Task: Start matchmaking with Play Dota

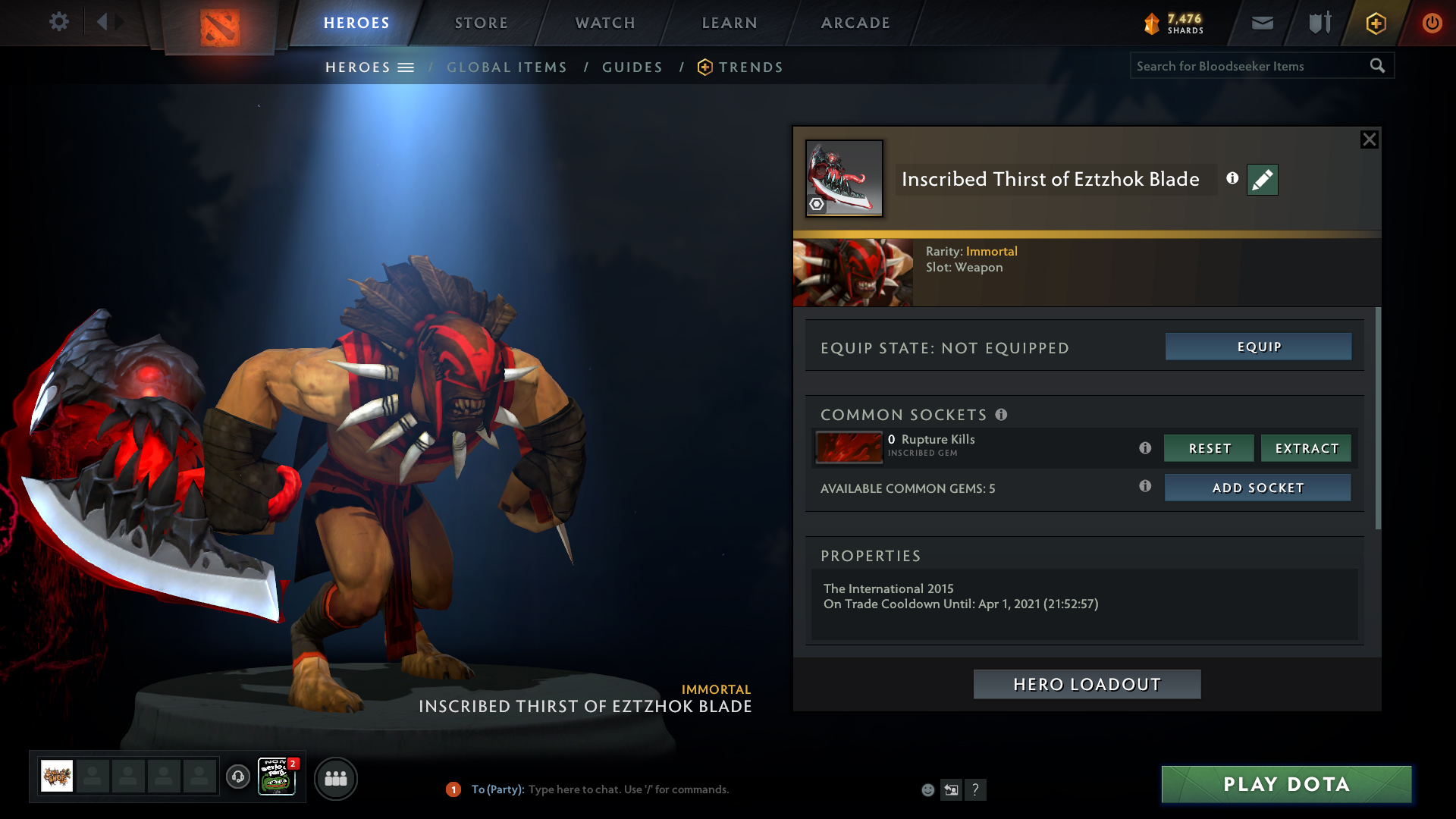Action: tap(1286, 784)
